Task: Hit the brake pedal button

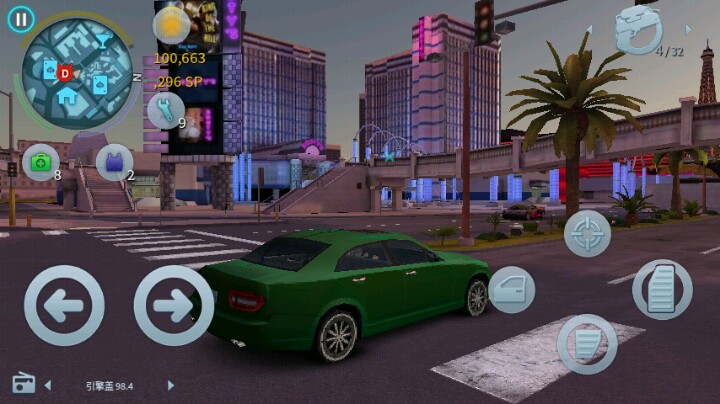Action: [587, 344]
